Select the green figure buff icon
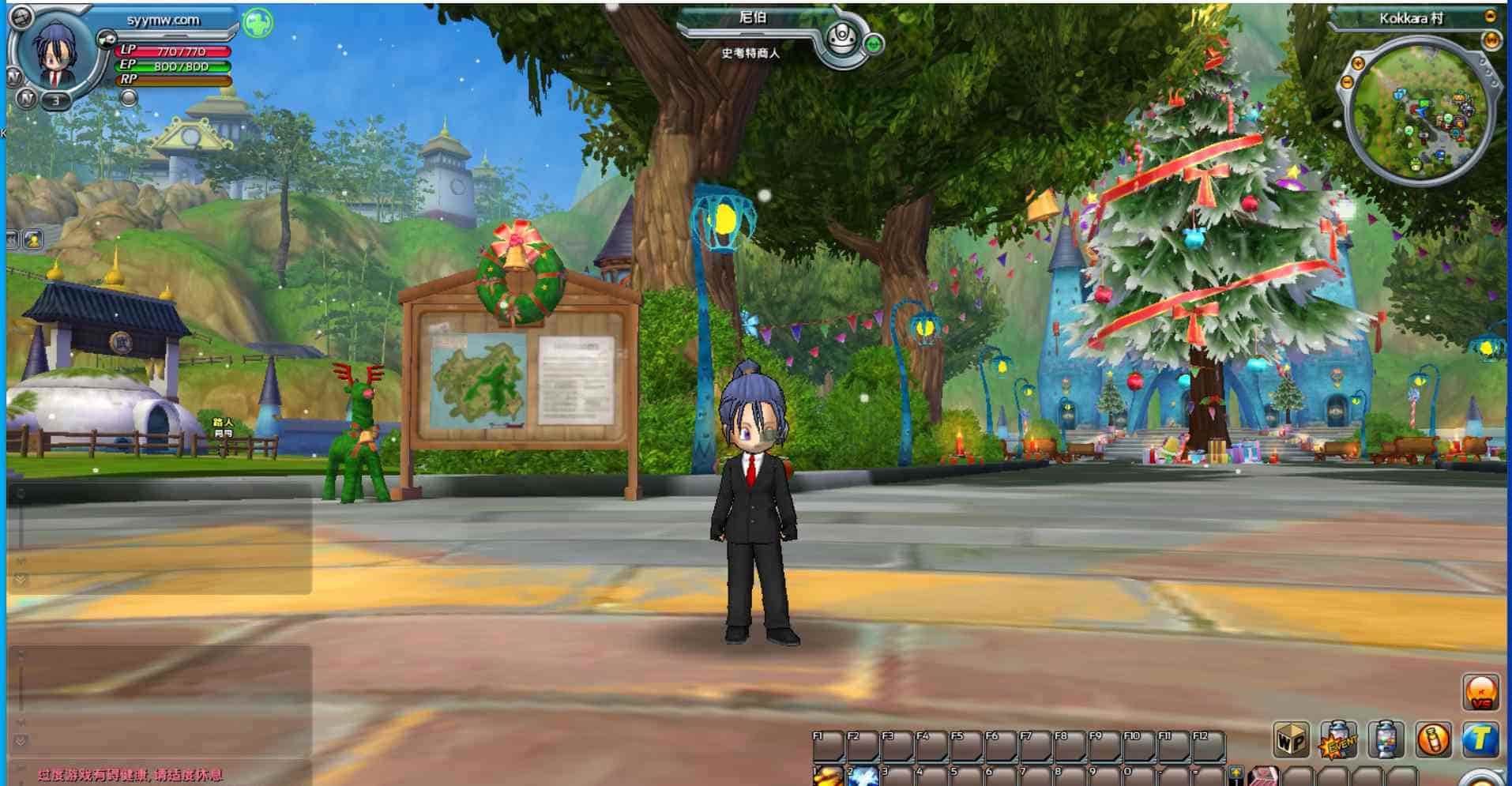This screenshot has width=1512, height=786. [258, 23]
